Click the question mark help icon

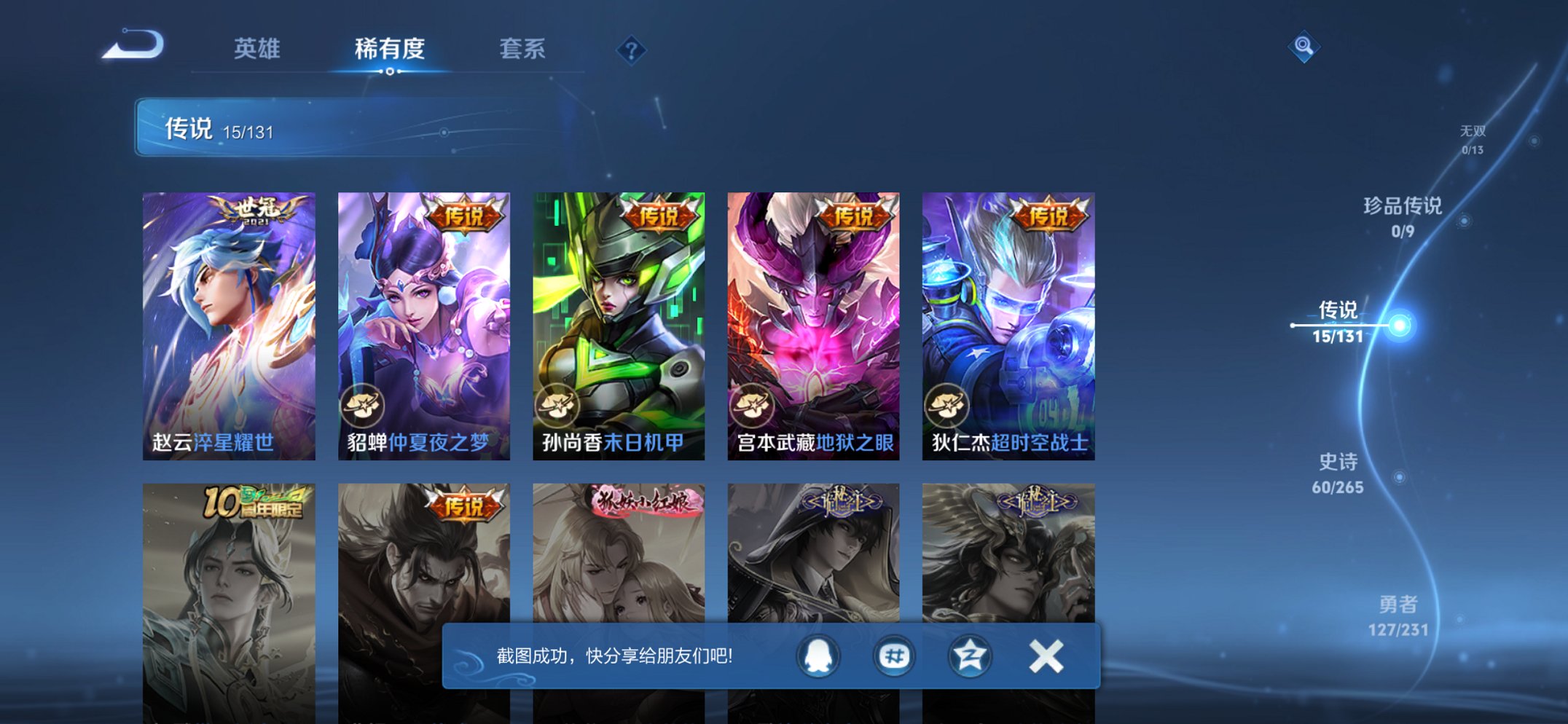coord(631,50)
